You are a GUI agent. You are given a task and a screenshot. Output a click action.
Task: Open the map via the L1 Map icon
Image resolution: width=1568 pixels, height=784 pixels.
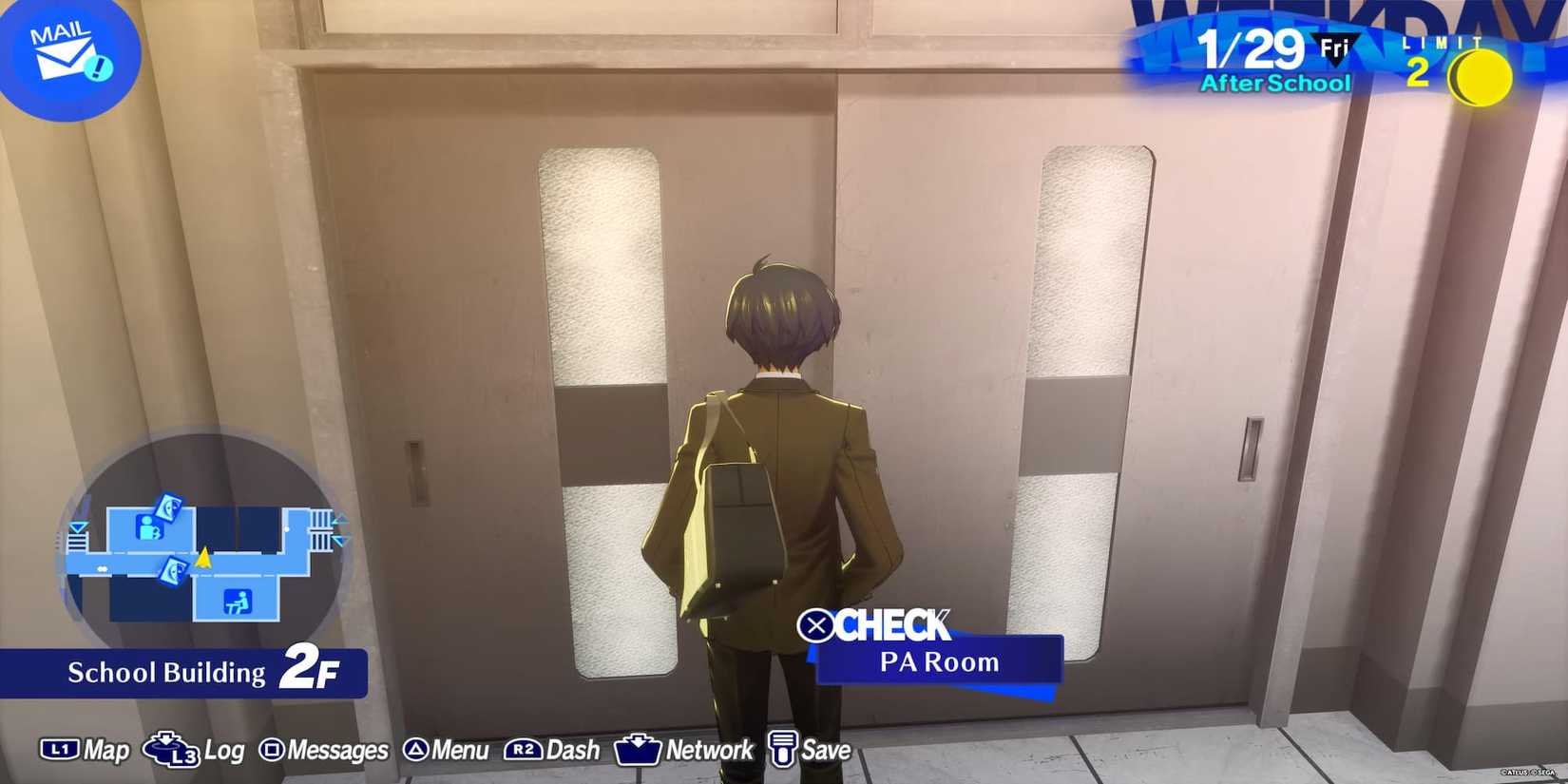pyautogui.click(x=60, y=751)
